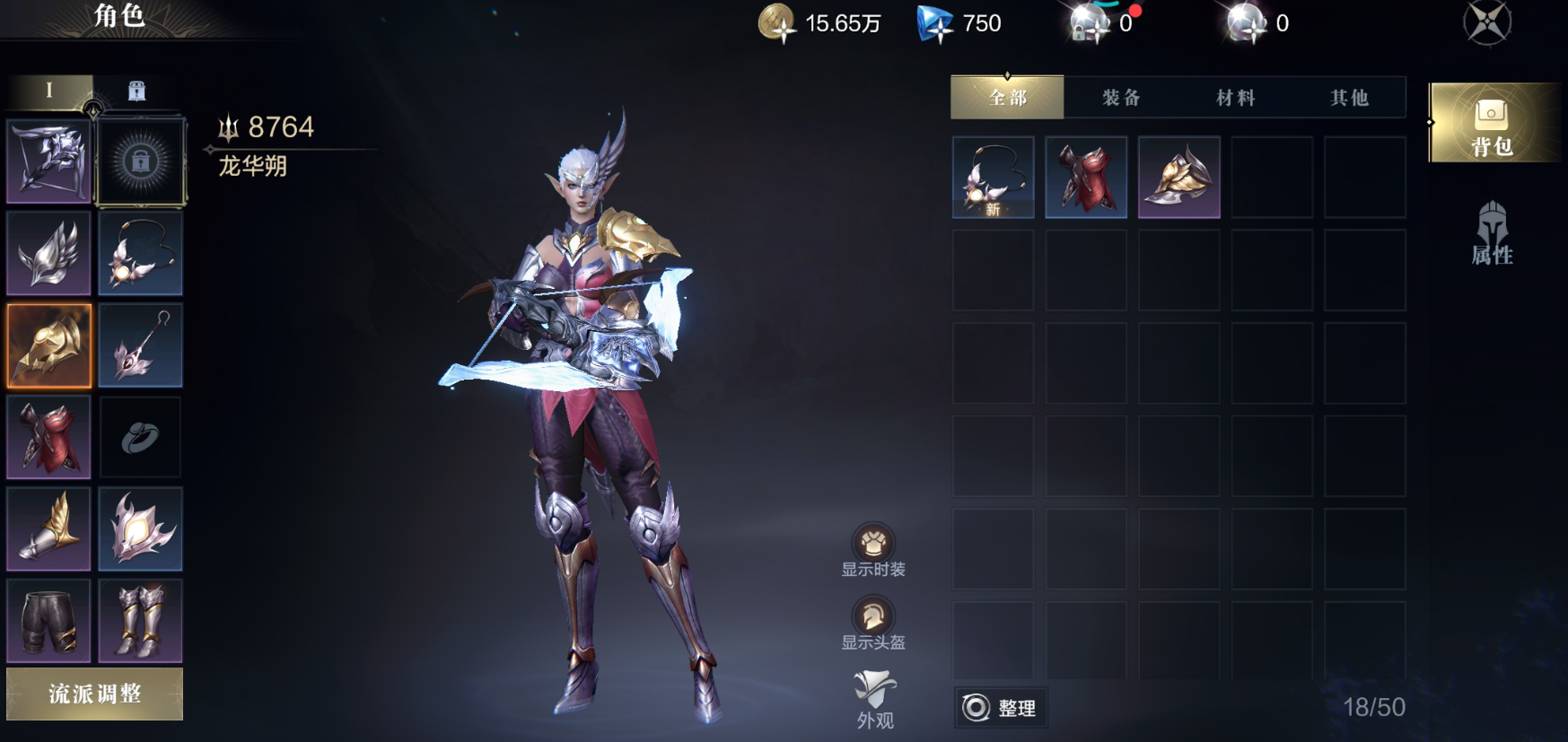Viewport: 1568px width, 742px height.
Task: Open the equipped armored boots slot
Action: click(141, 621)
